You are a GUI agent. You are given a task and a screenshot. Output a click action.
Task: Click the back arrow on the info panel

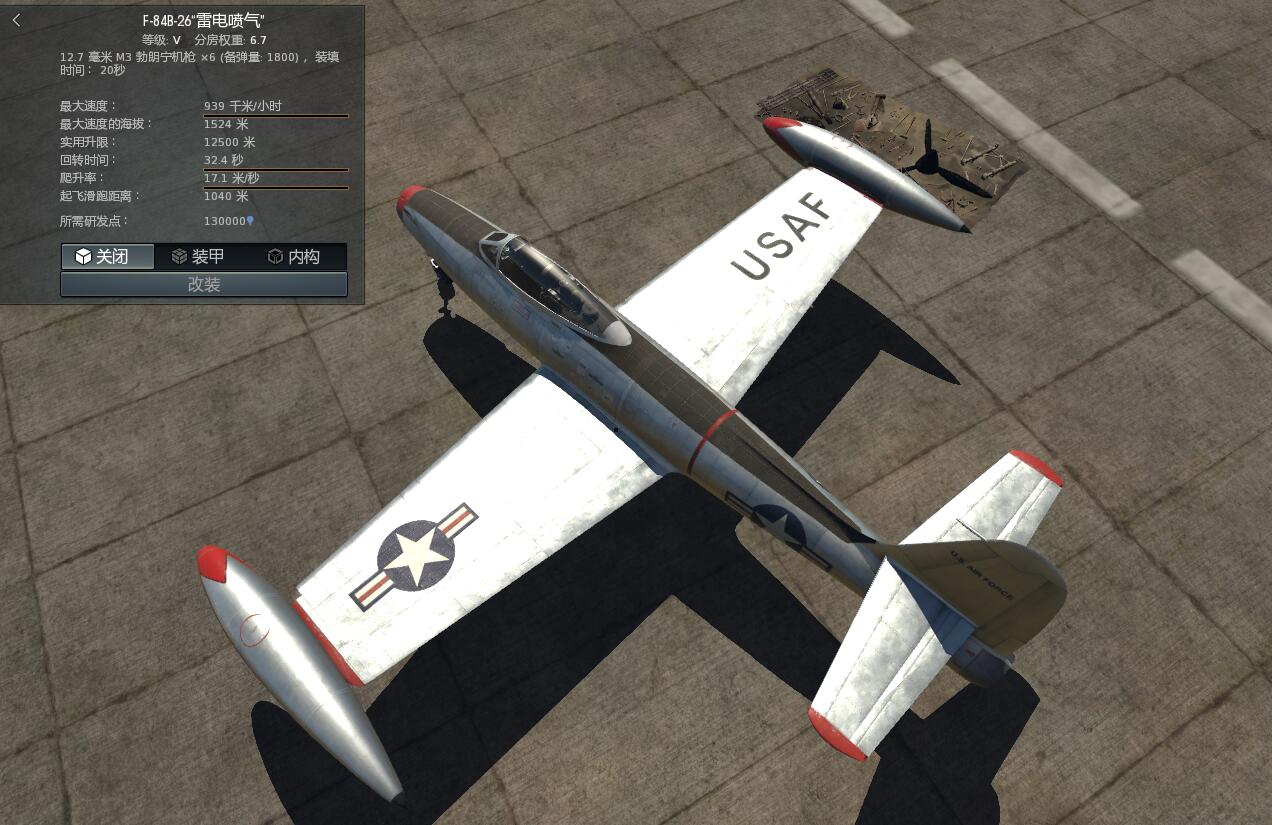16,20
